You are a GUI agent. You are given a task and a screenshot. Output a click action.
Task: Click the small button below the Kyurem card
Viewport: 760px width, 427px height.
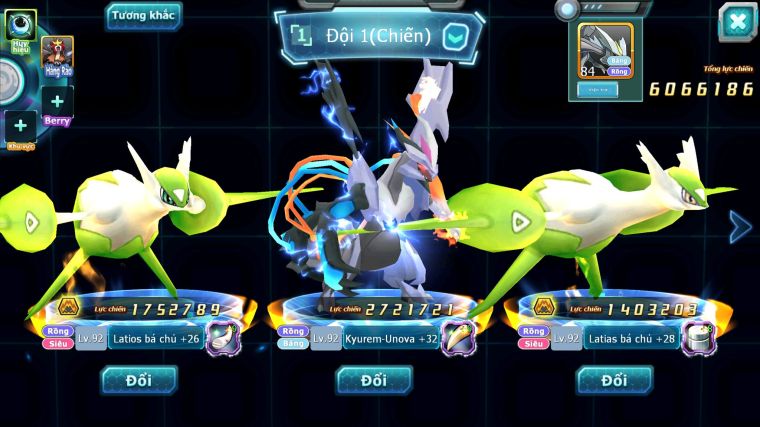(x=598, y=90)
